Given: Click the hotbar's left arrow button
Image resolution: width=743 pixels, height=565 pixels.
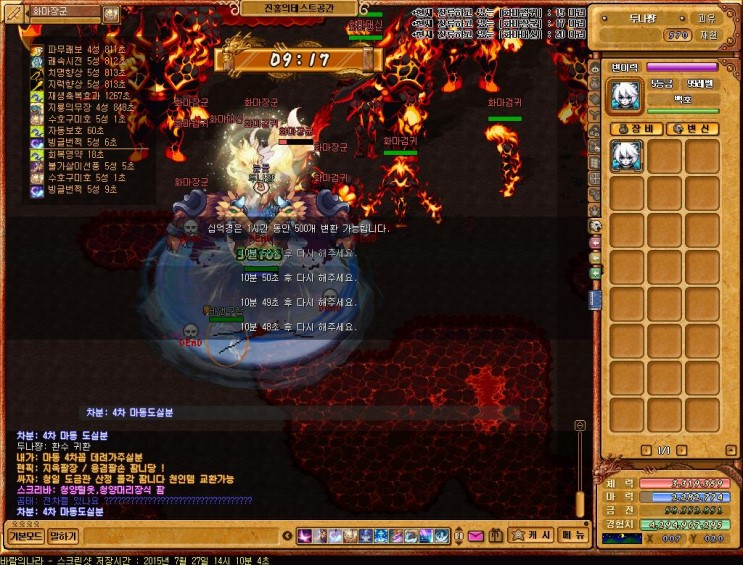Looking at the screenshot, I should 288,536.
